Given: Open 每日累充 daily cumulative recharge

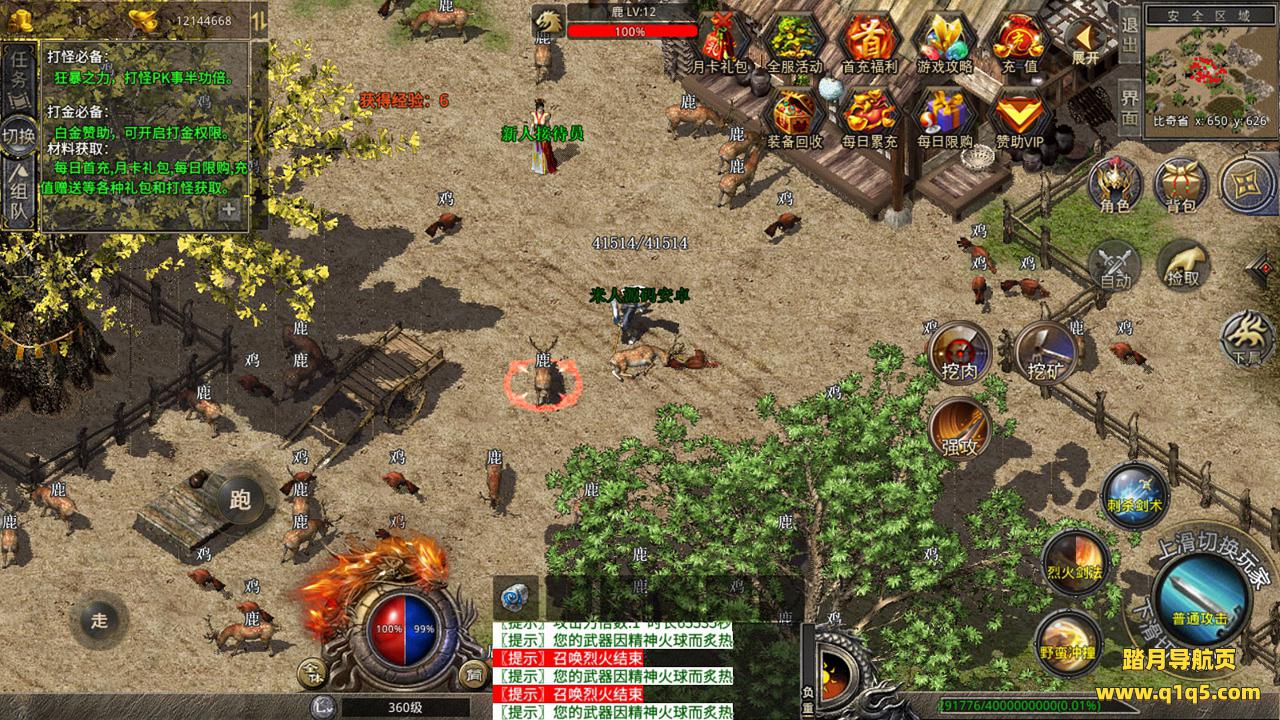Looking at the screenshot, I should coord(869,117).
